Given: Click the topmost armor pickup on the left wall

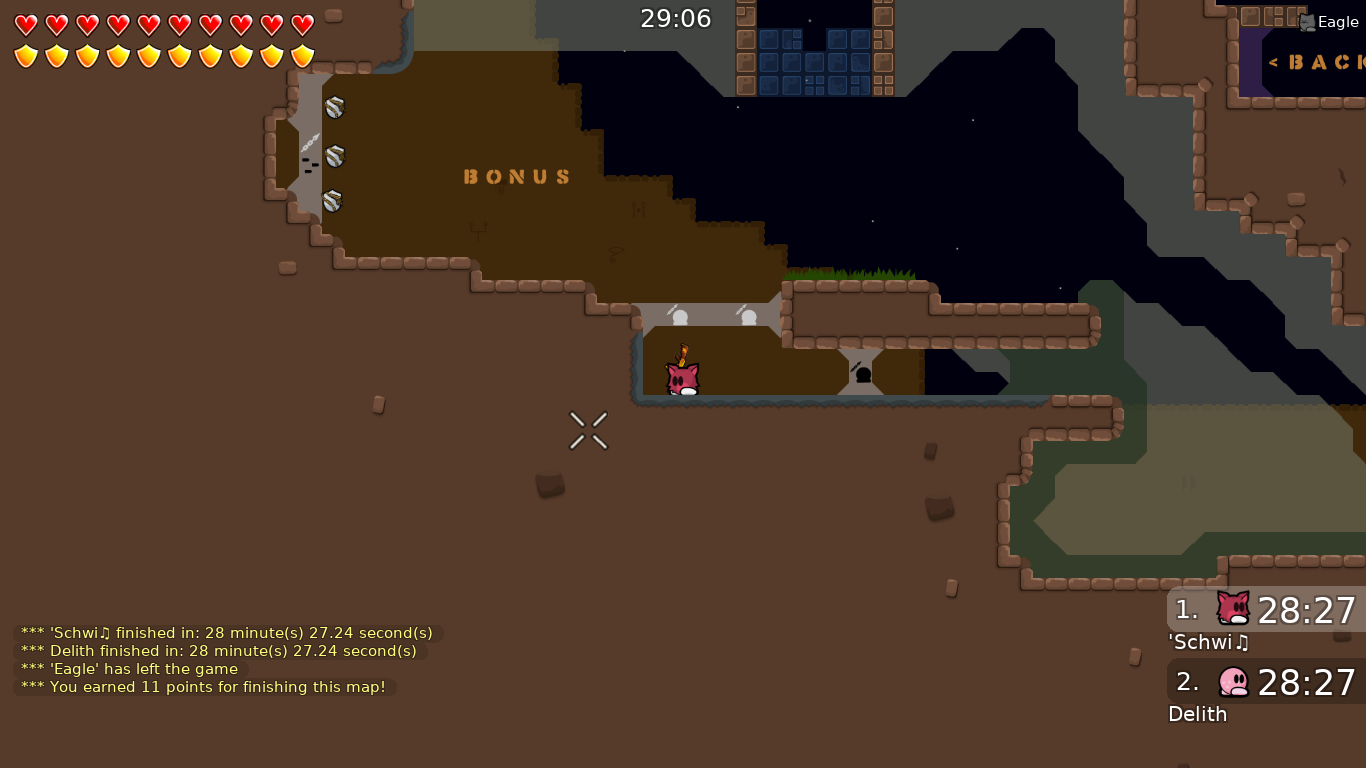Looking at the screenshot, I should [x=334, y=107].
